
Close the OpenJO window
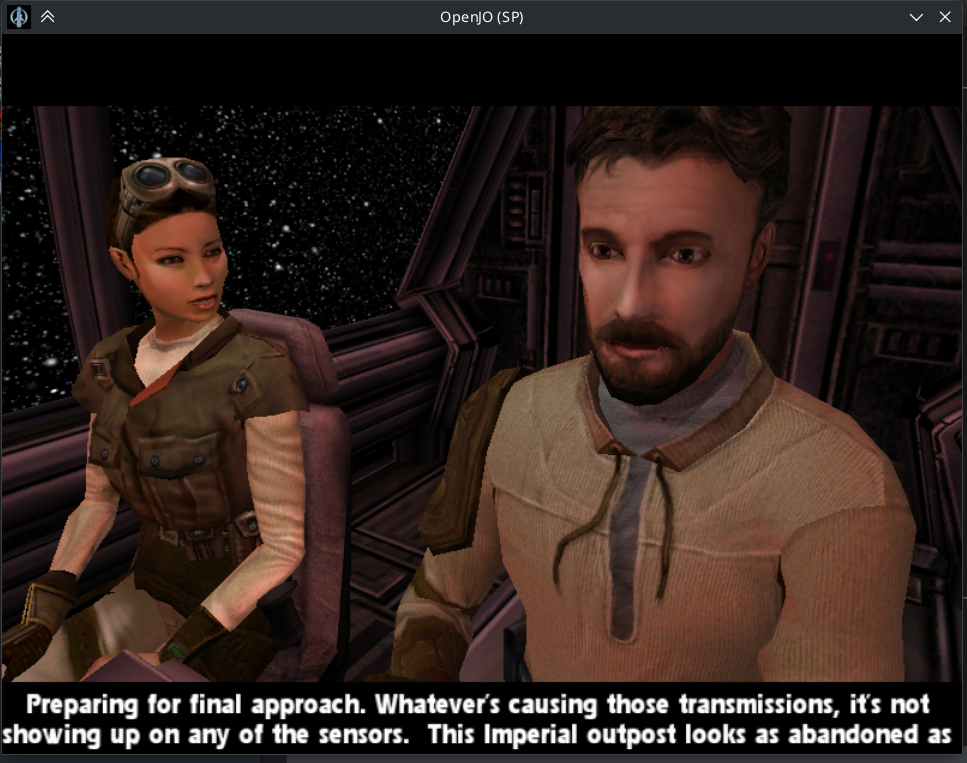[945, 17]
